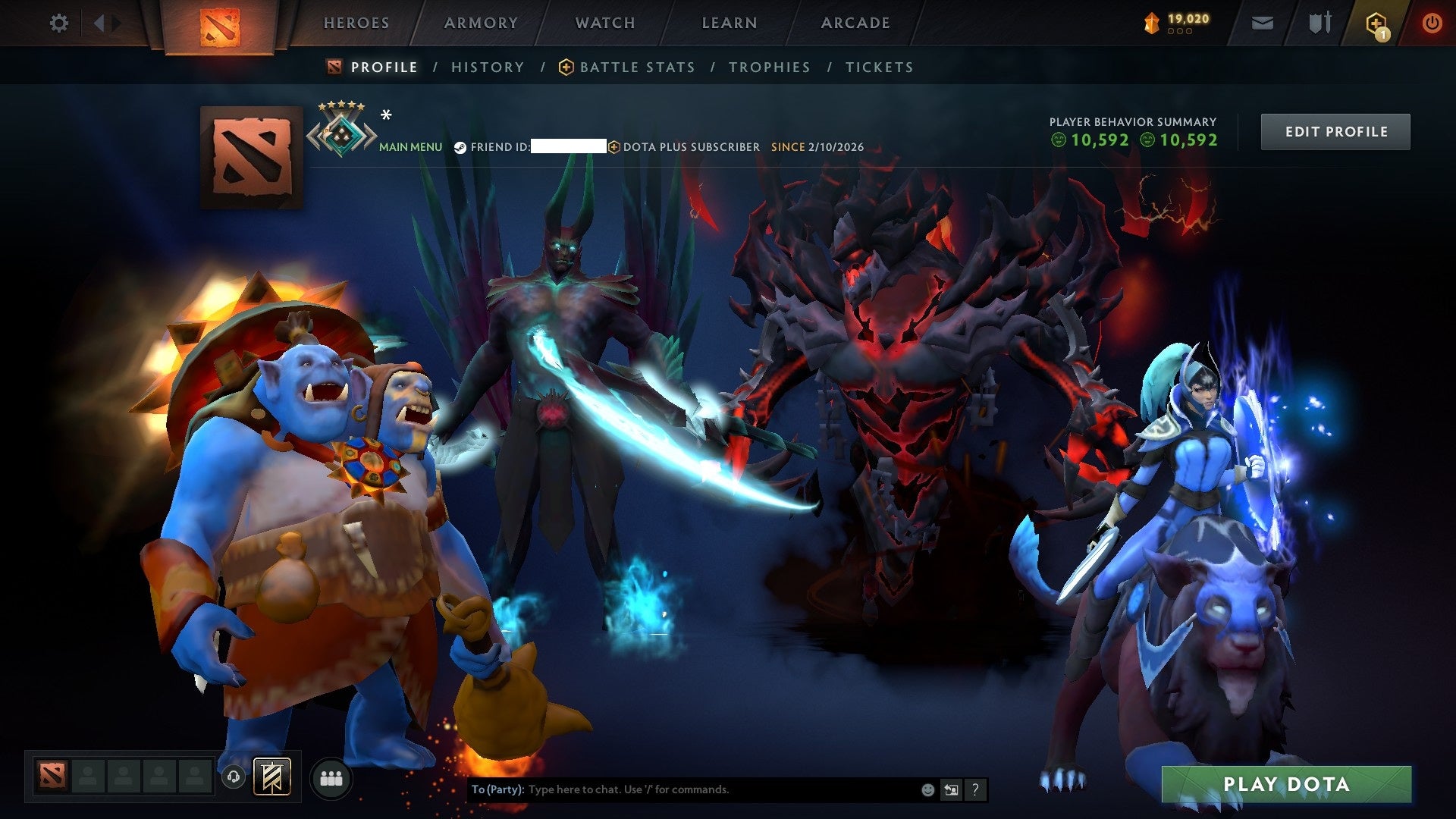Open the armory shield and sword icon
The height and width of the screenshot is (819, 1456).
(x=1319, y=23)
